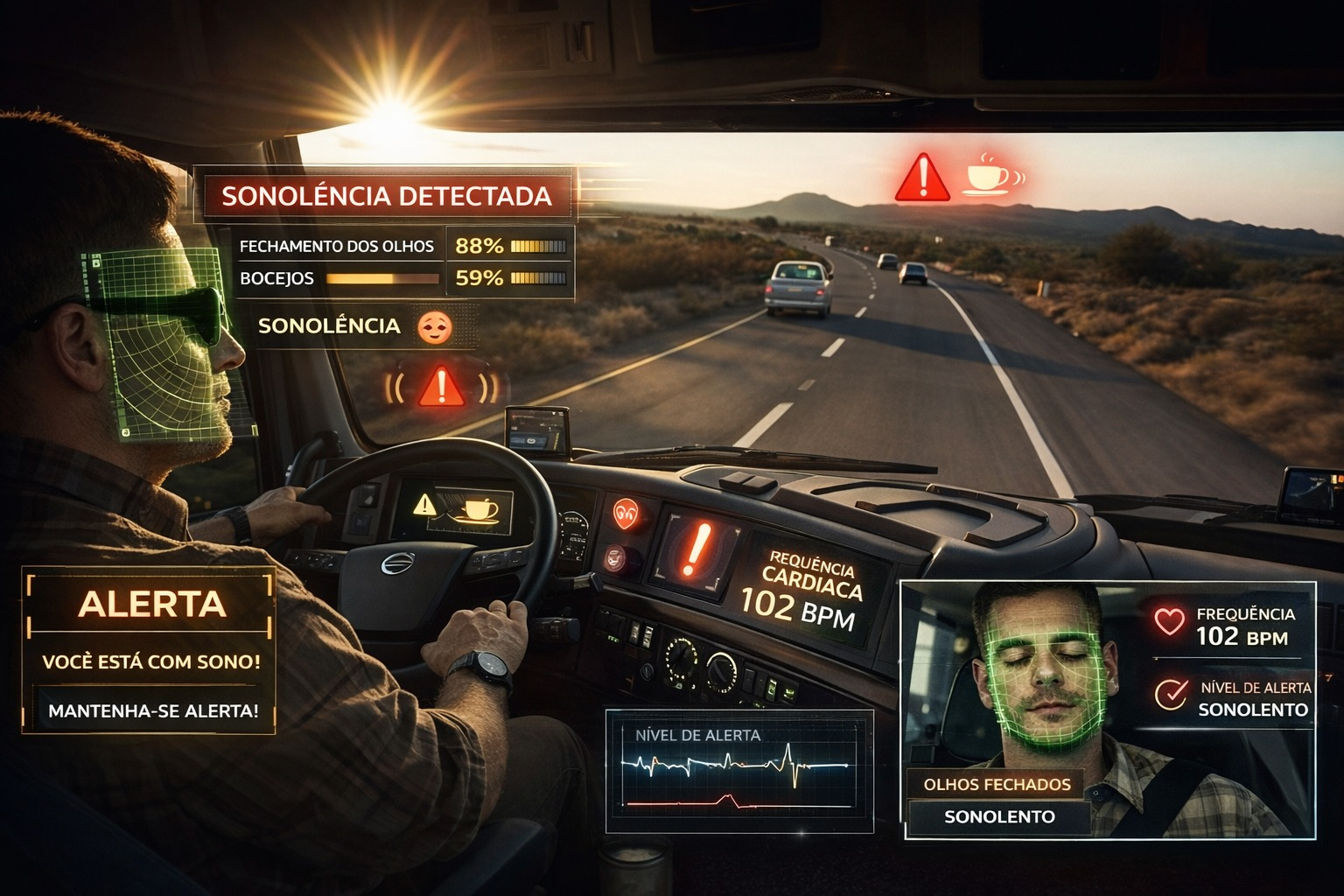Select the red warning triangle beside the coffee cup
1344x896 pixels.
(x=921, y=178)
